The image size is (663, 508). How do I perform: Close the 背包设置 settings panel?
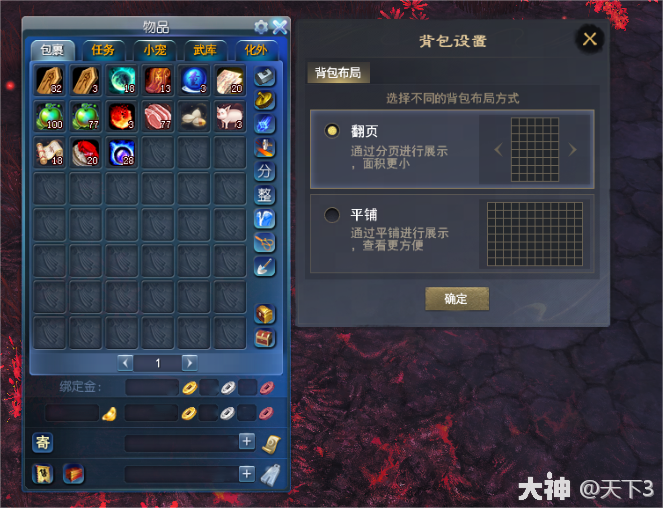tap(590, 39)
